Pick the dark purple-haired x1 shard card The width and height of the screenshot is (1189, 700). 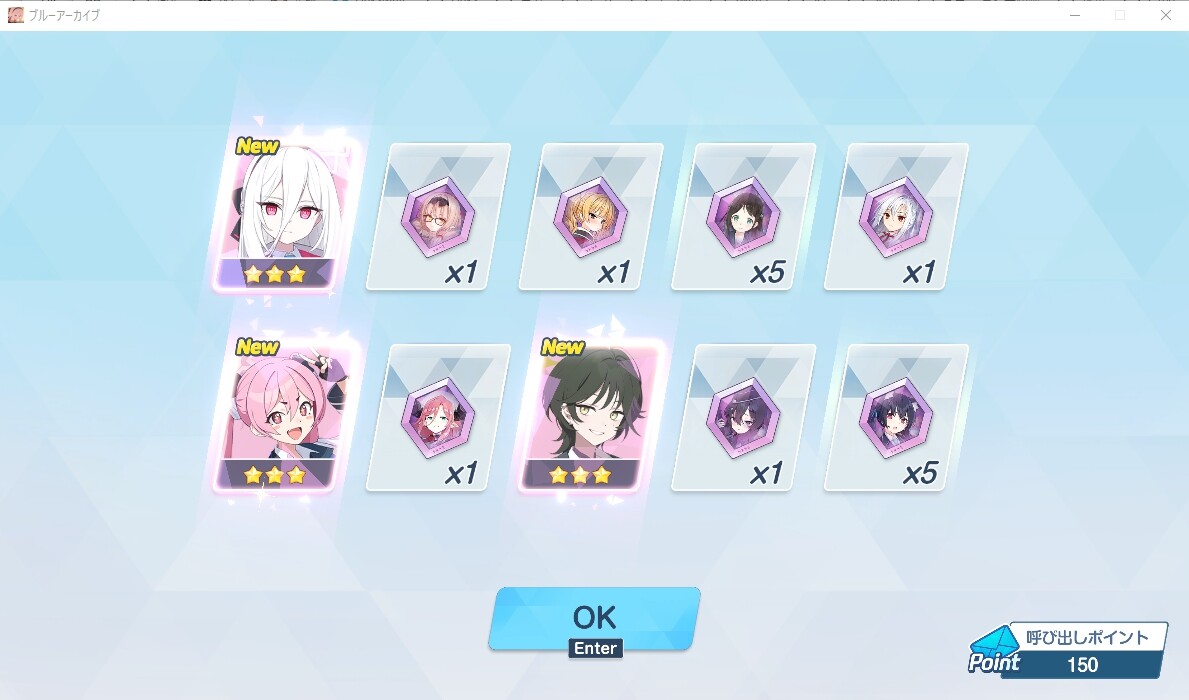point(743,418)
